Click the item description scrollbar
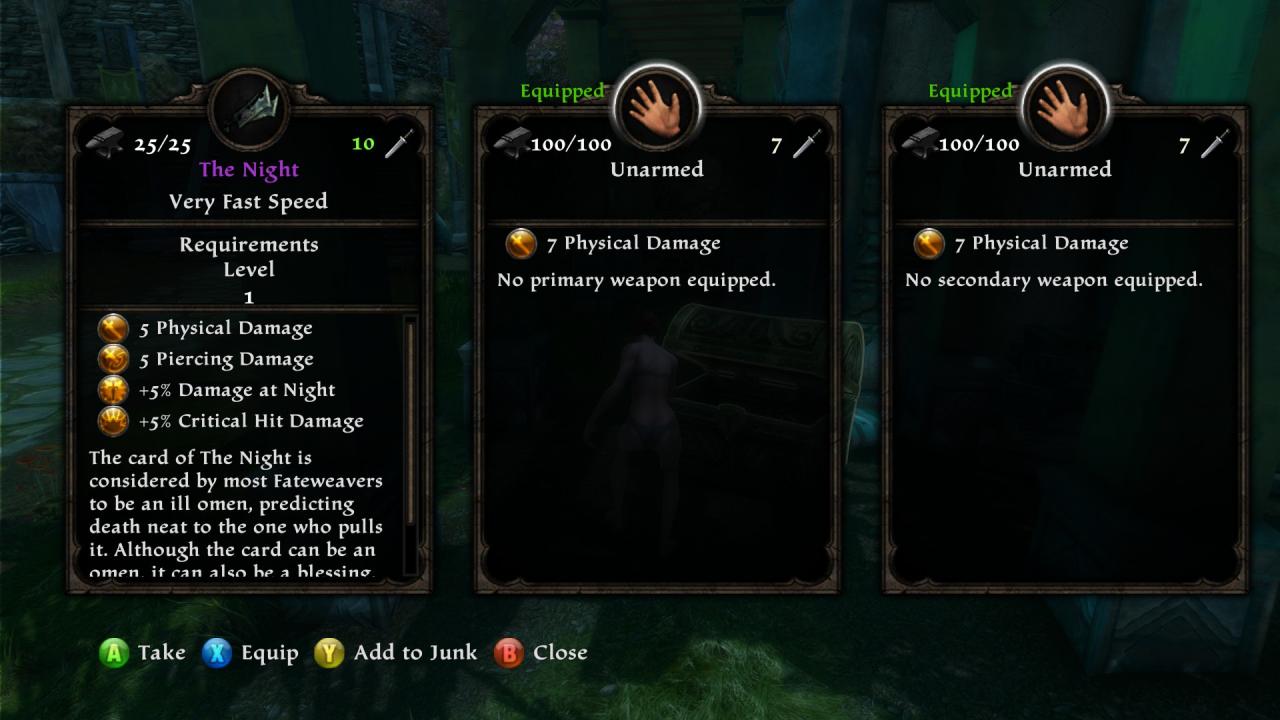 [x=408, y=445]
